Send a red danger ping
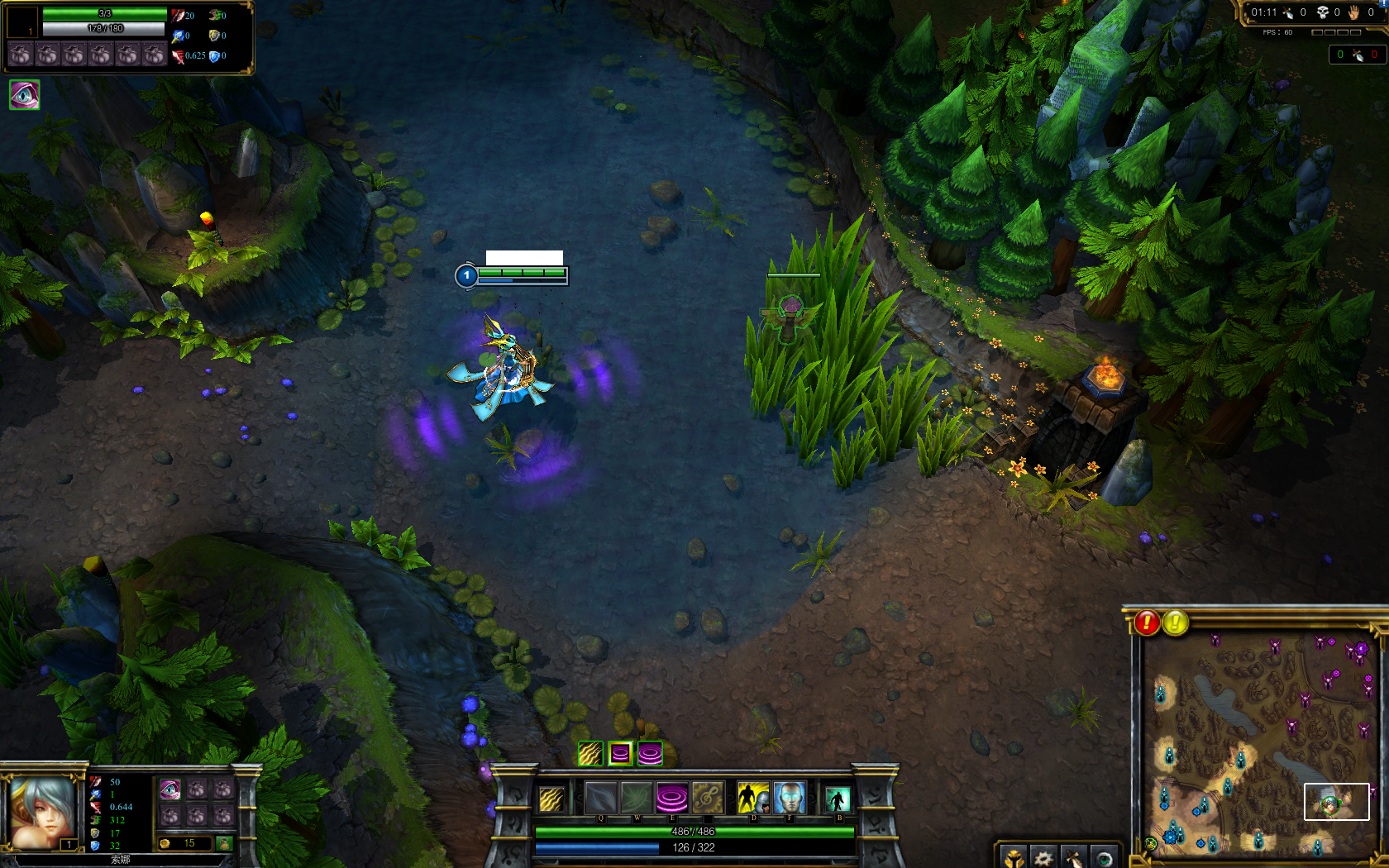This screenshot has height=868, width=1389. click(1147, 622)
